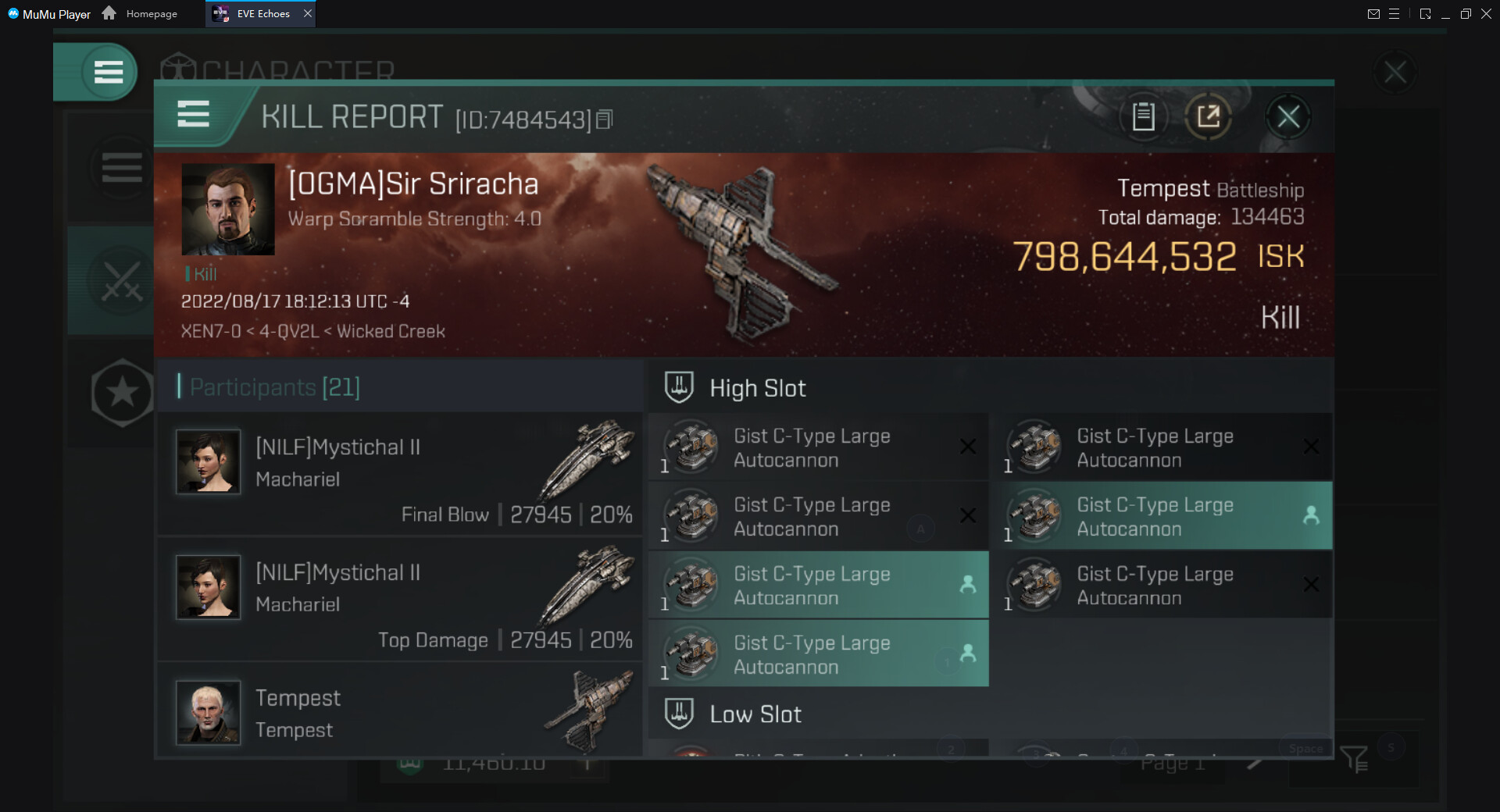1500x812 pixels.
Task: View Sir Sriracha's character portrait
Action: pyautogui.click(x=228, y=209)
